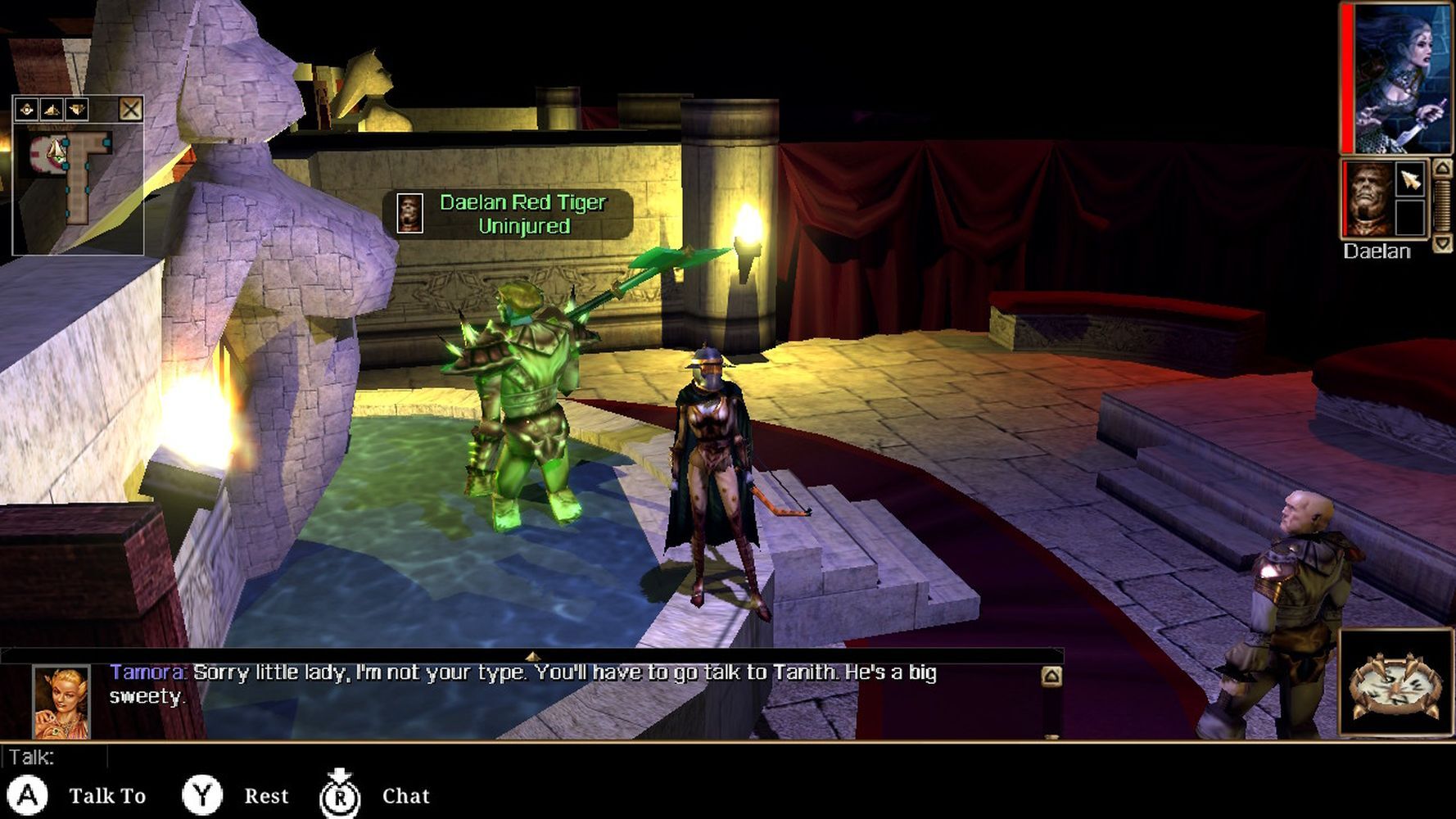This screenshot has height=819, width=1456.
Task: Close the minimap panel
Action: [130, 109]
